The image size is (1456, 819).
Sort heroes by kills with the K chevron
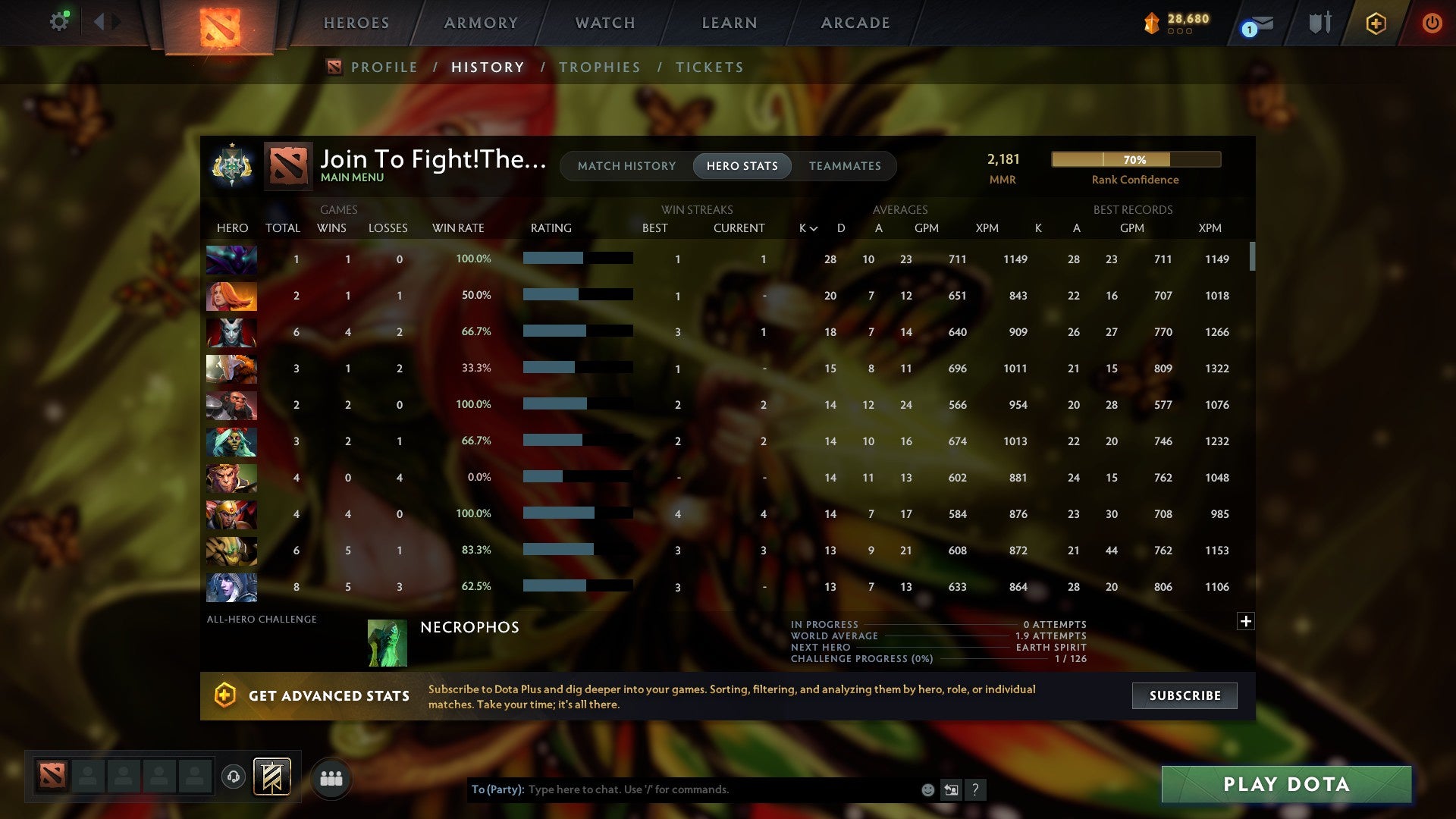pos(805,227)
